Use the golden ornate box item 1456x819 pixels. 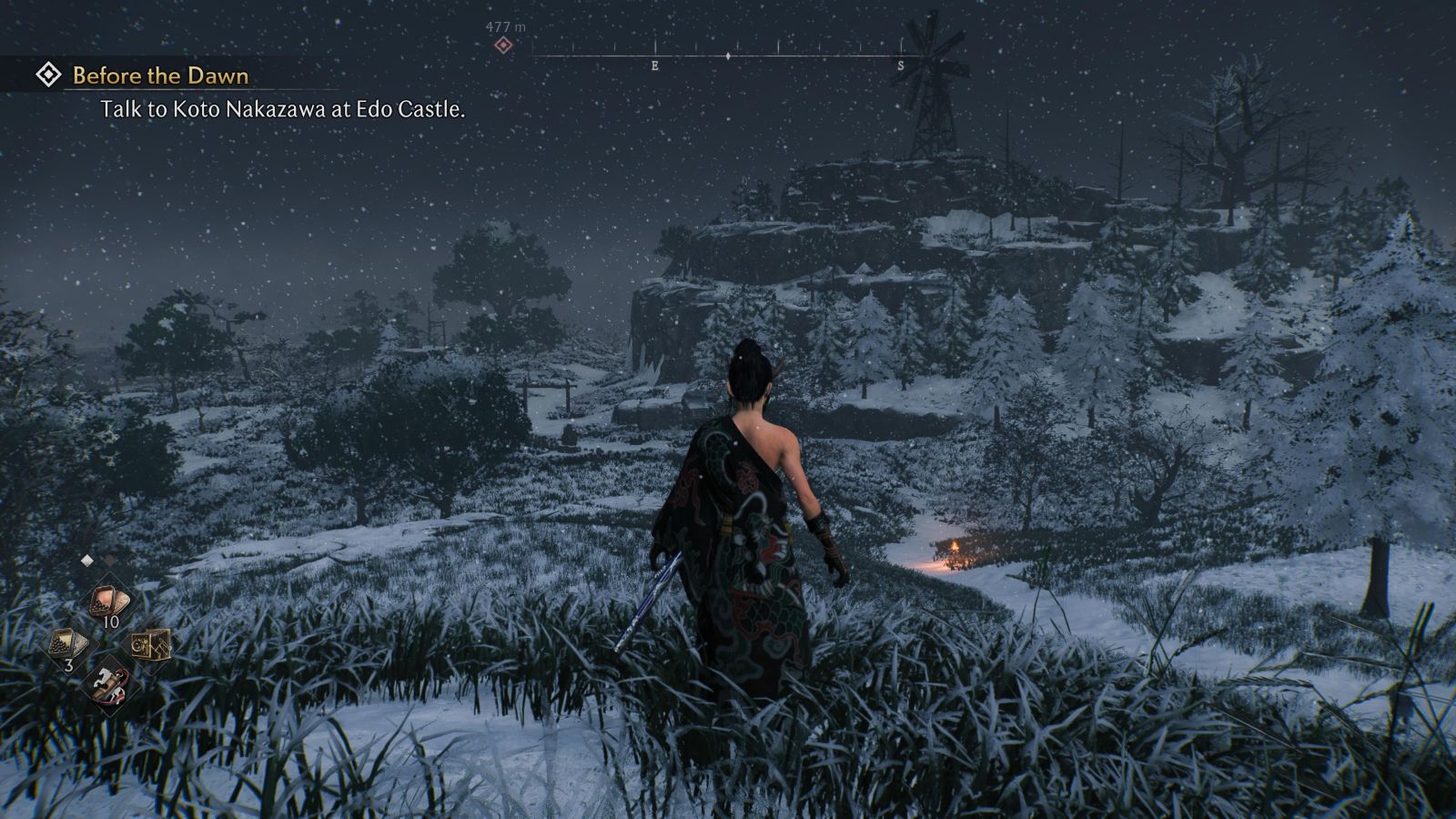[151, 644]
